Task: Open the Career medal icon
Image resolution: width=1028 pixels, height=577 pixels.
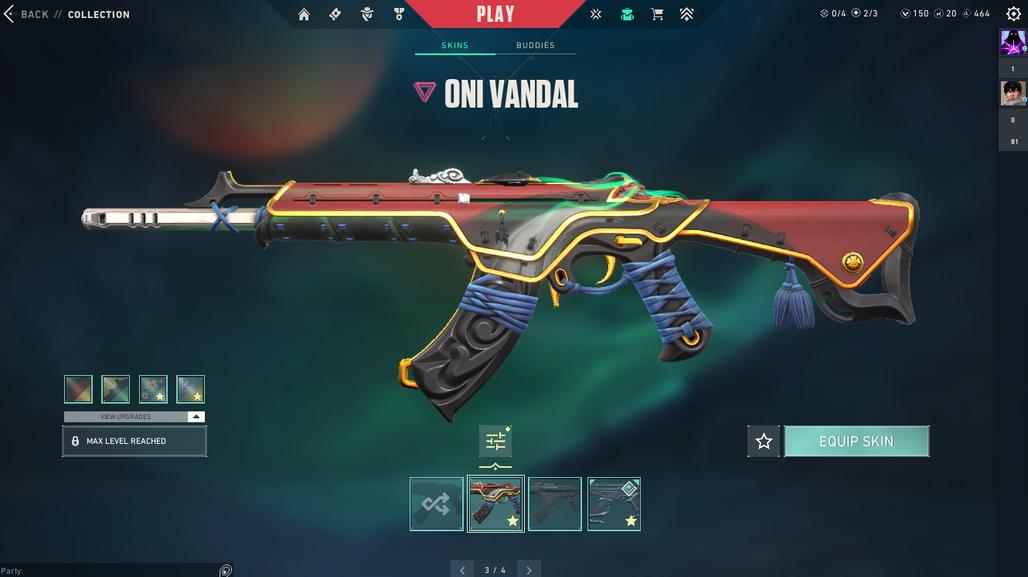Action: pos(398,14)
